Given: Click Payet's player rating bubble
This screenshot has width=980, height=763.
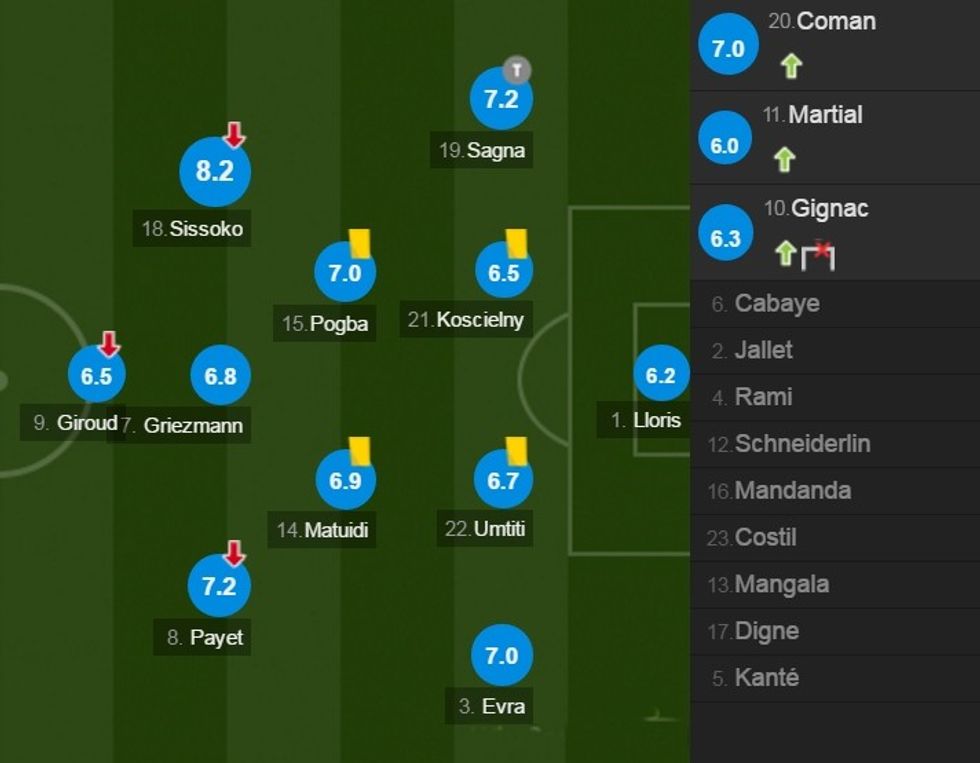Looking at the screenshot, I should (x=219, y=585).
